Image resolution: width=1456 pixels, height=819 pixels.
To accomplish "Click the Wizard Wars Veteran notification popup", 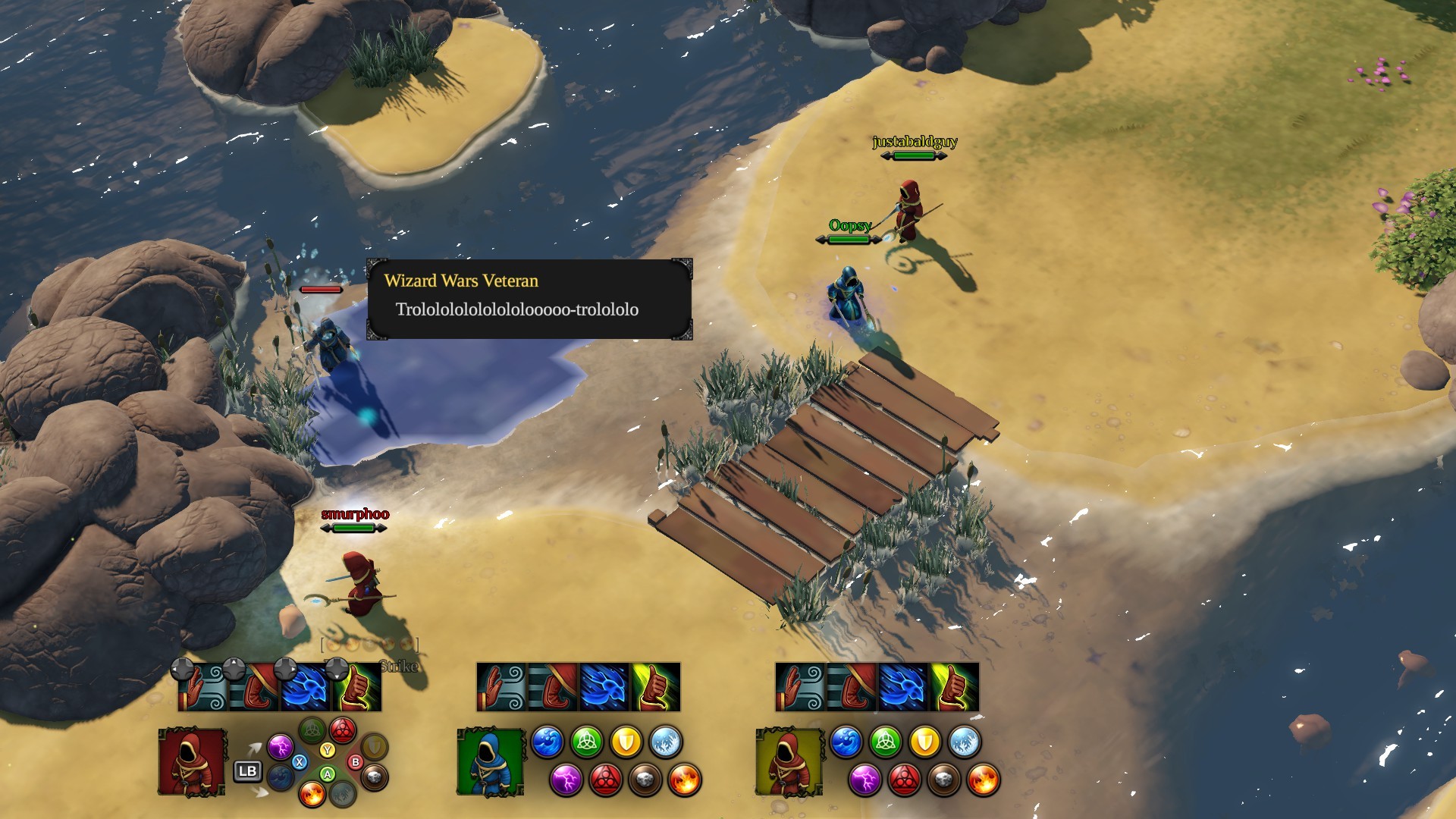I will point(529,300).
